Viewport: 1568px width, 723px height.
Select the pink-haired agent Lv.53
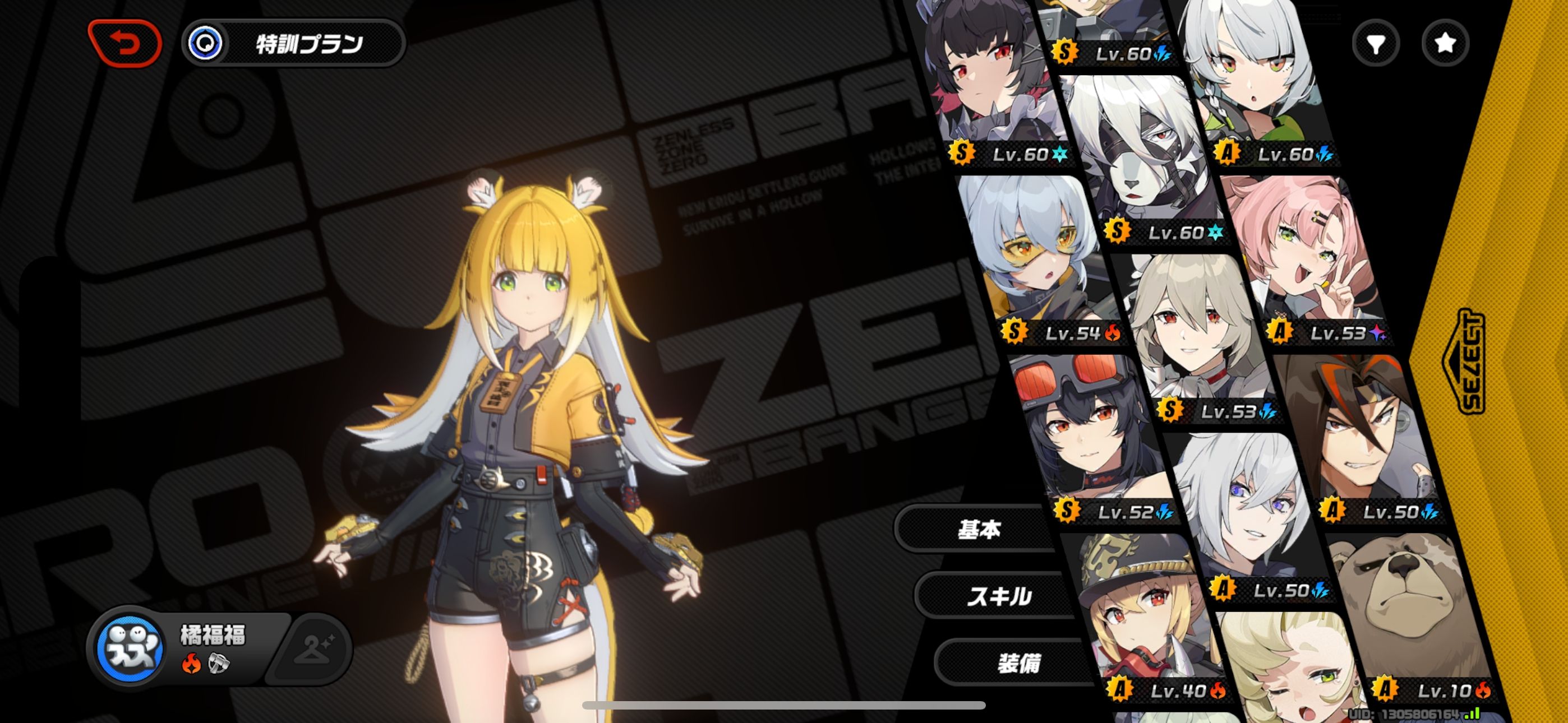coord(1303,256)
